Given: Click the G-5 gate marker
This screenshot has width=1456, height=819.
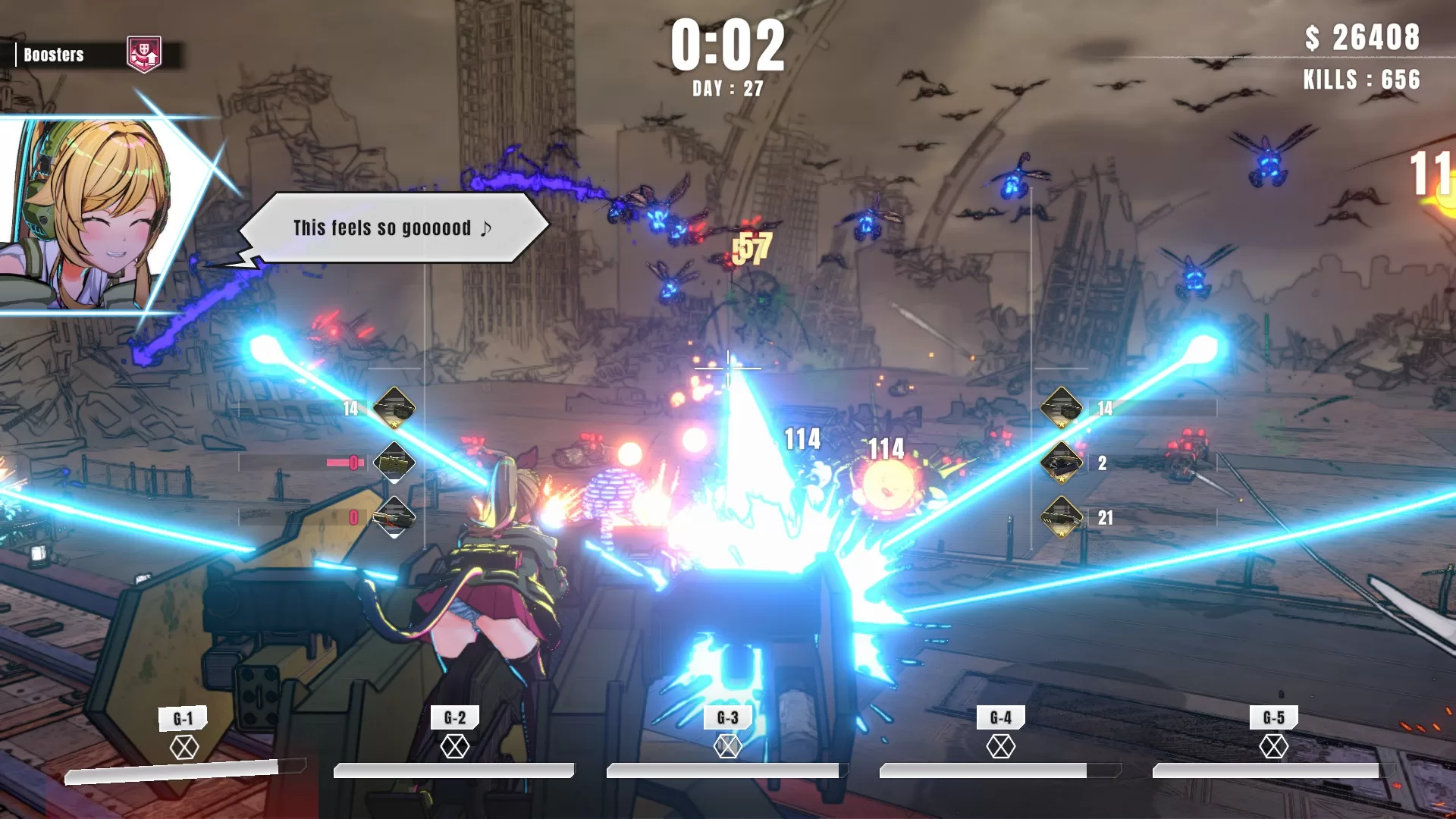Looking at the screenshot, I should tap(1273, 746).
